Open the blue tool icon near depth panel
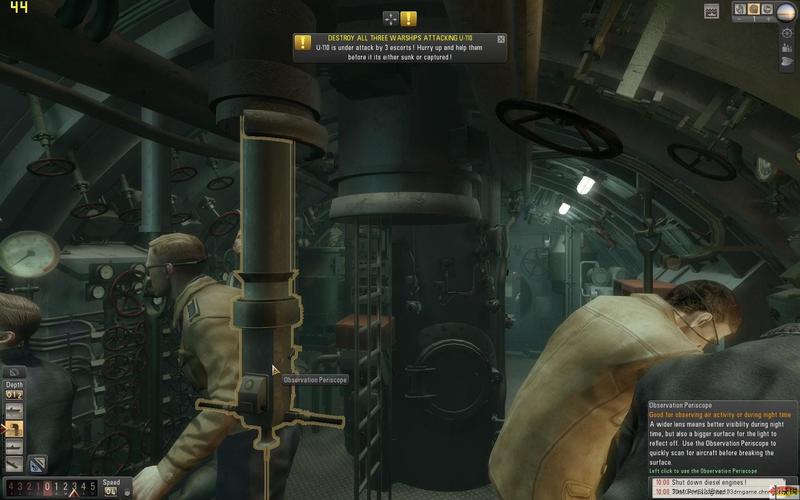The width and height of the screenshot is (800, 500). [x=36, y=463]
